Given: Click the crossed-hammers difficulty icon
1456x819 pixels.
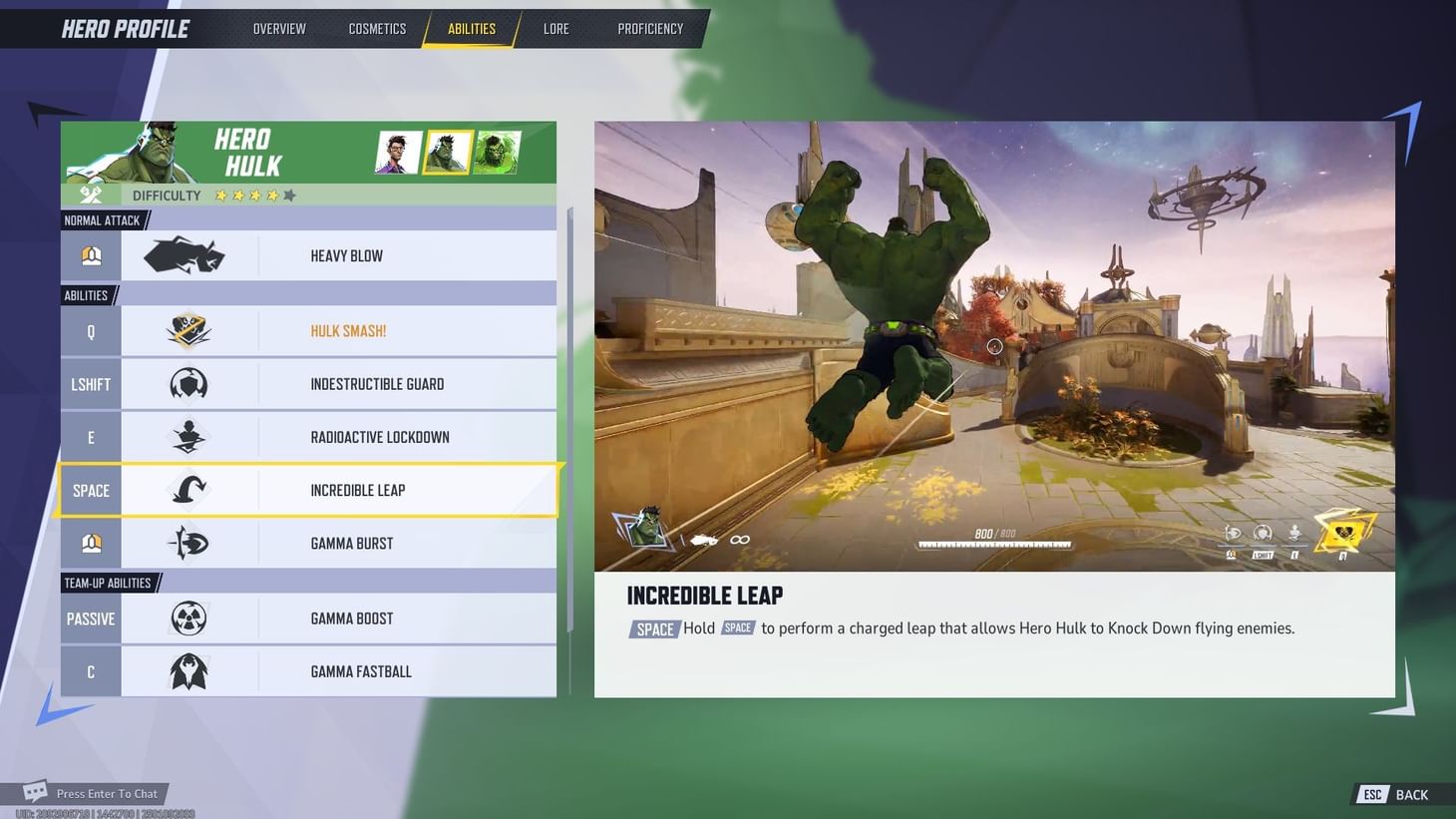Looking at the screenshot, I should (x=91, y=195).
